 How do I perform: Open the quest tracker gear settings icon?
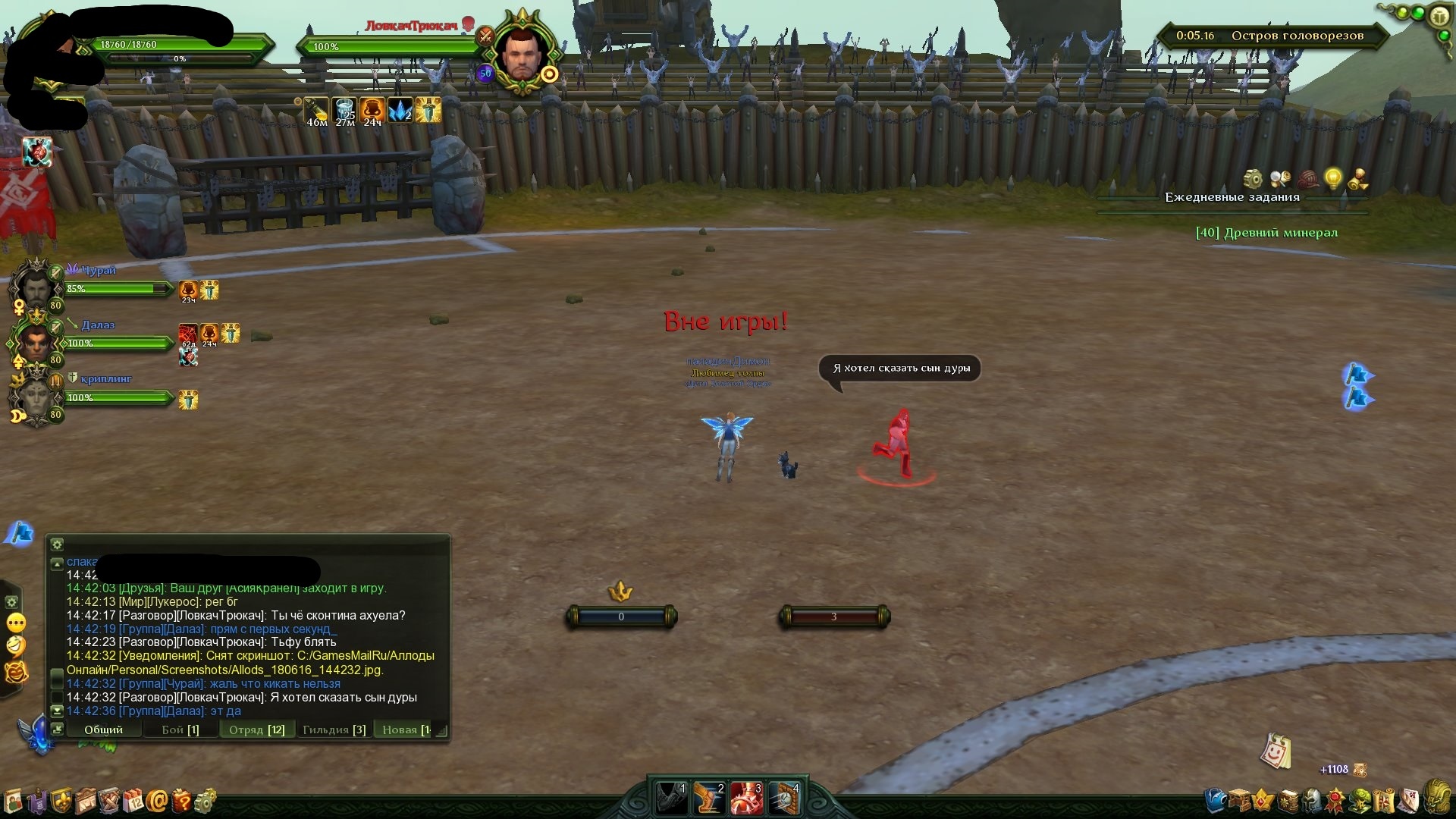pyautogui.click(x=1253, y=179)
